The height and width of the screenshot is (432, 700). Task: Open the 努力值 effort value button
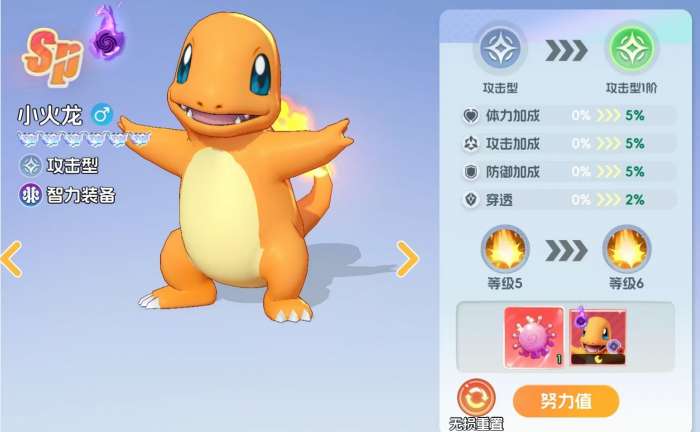pos(565,401)
